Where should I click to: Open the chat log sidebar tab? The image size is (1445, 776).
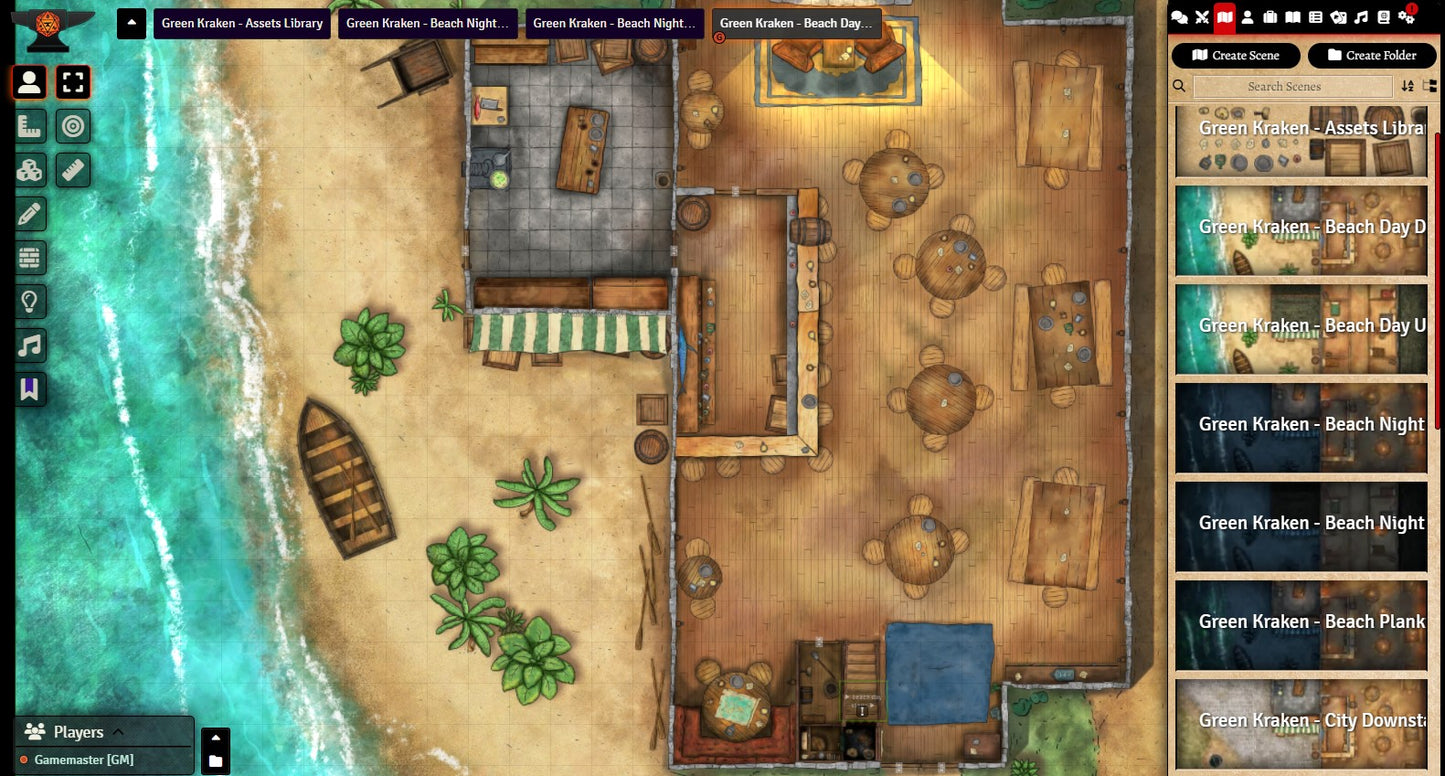(x=1180, y=16)
